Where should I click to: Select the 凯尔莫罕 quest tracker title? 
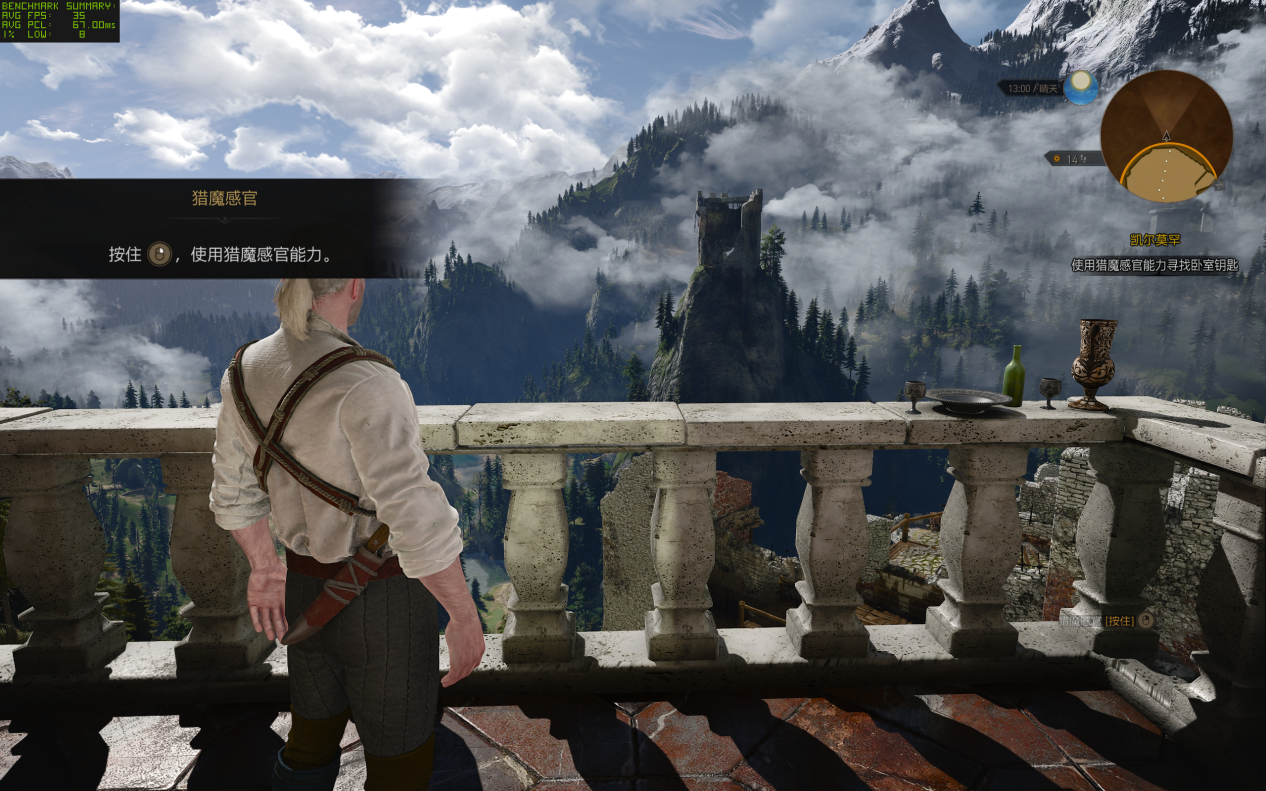point(1154,241)
